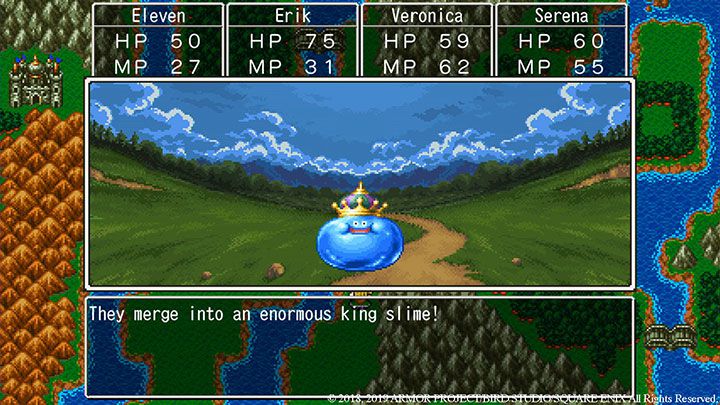
Task: Select Erik's party status panel
Action: pos(292,41)
